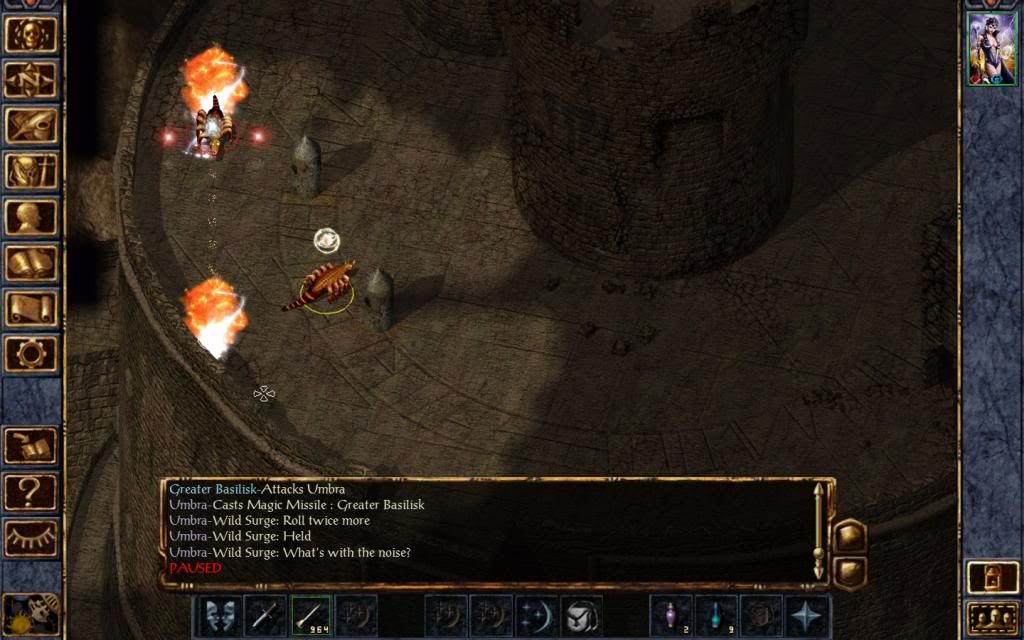Open the priest scroll icon
1024x640 pixels.
31,308
